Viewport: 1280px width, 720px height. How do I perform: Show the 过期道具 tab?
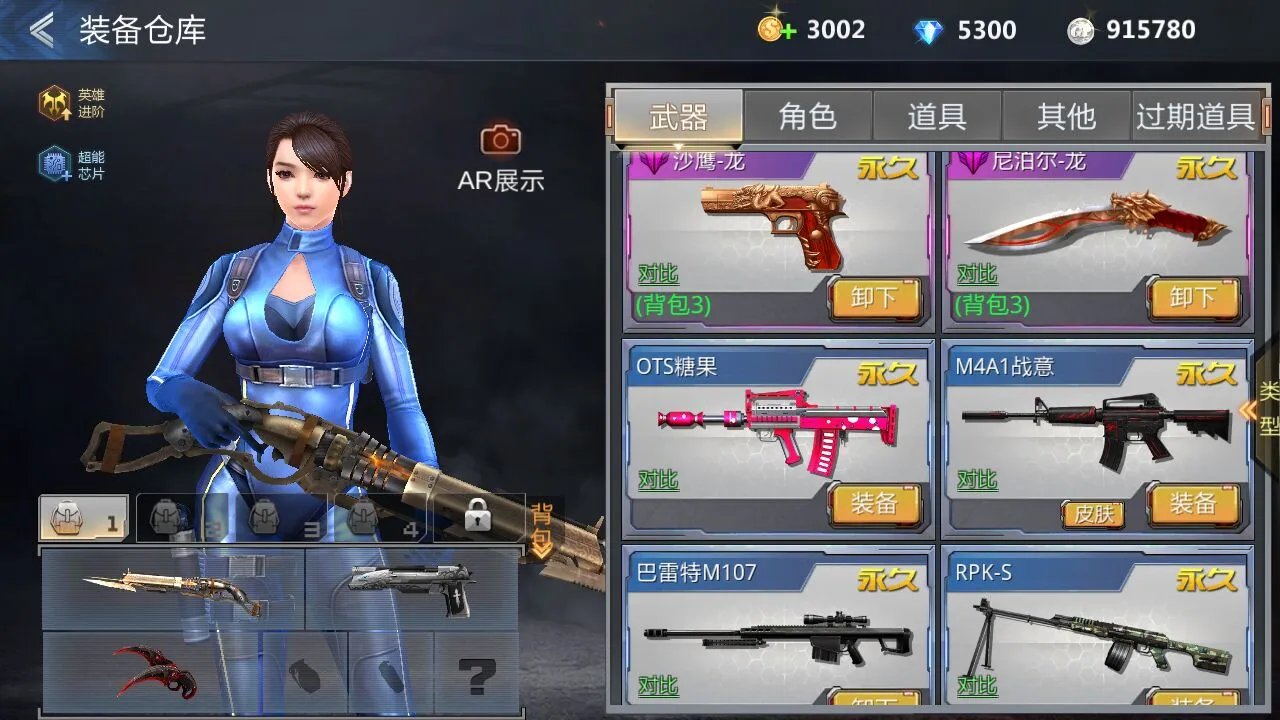coord(1195,117)
